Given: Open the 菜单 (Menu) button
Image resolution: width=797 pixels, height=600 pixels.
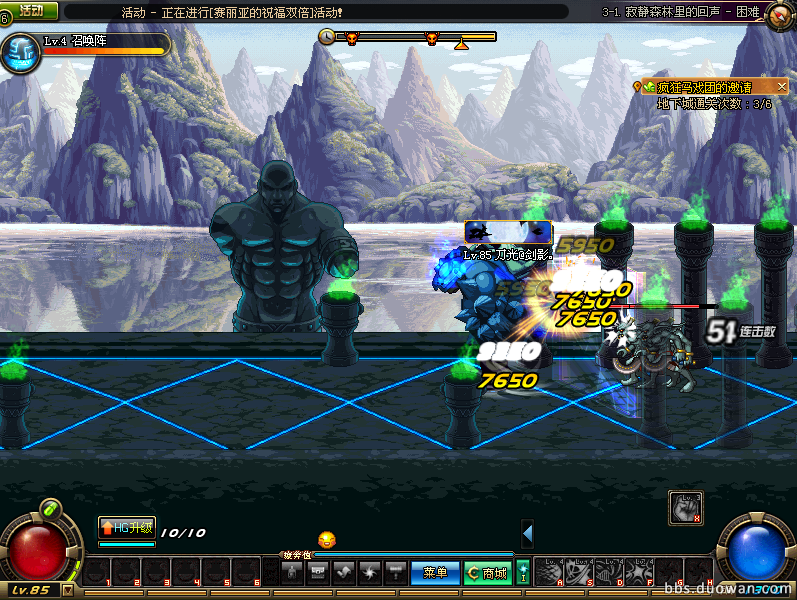Looking at the screenshot, I should [435, 573].
